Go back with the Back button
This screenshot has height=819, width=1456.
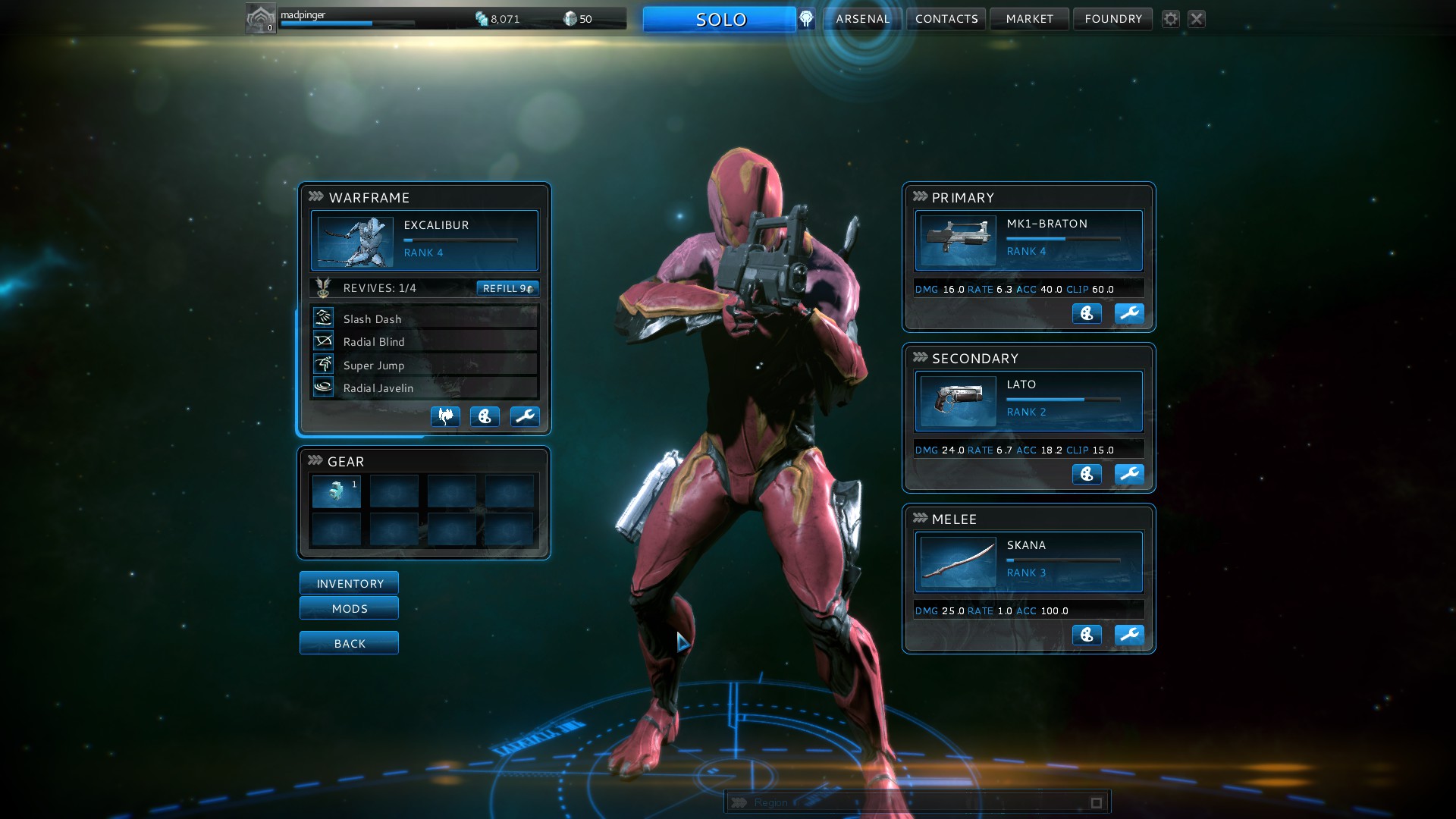(349, 643)
